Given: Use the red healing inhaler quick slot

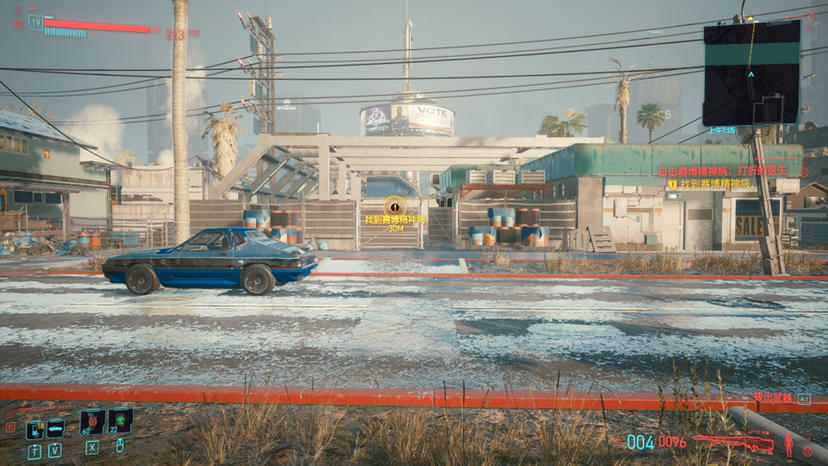Looking at the screenshot, I should coord(92,423).
